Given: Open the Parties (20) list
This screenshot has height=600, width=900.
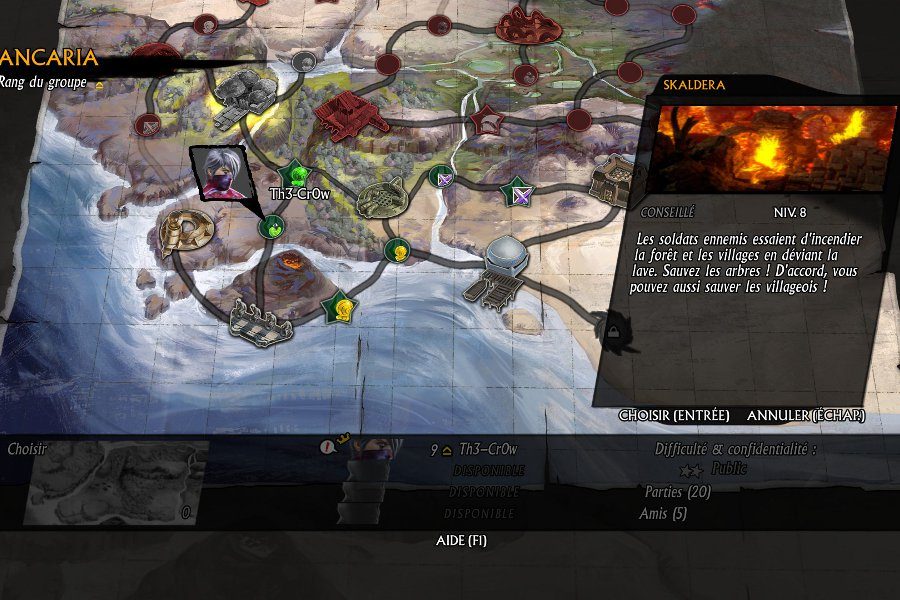Looking at the screenshot, I should [677, 492].
